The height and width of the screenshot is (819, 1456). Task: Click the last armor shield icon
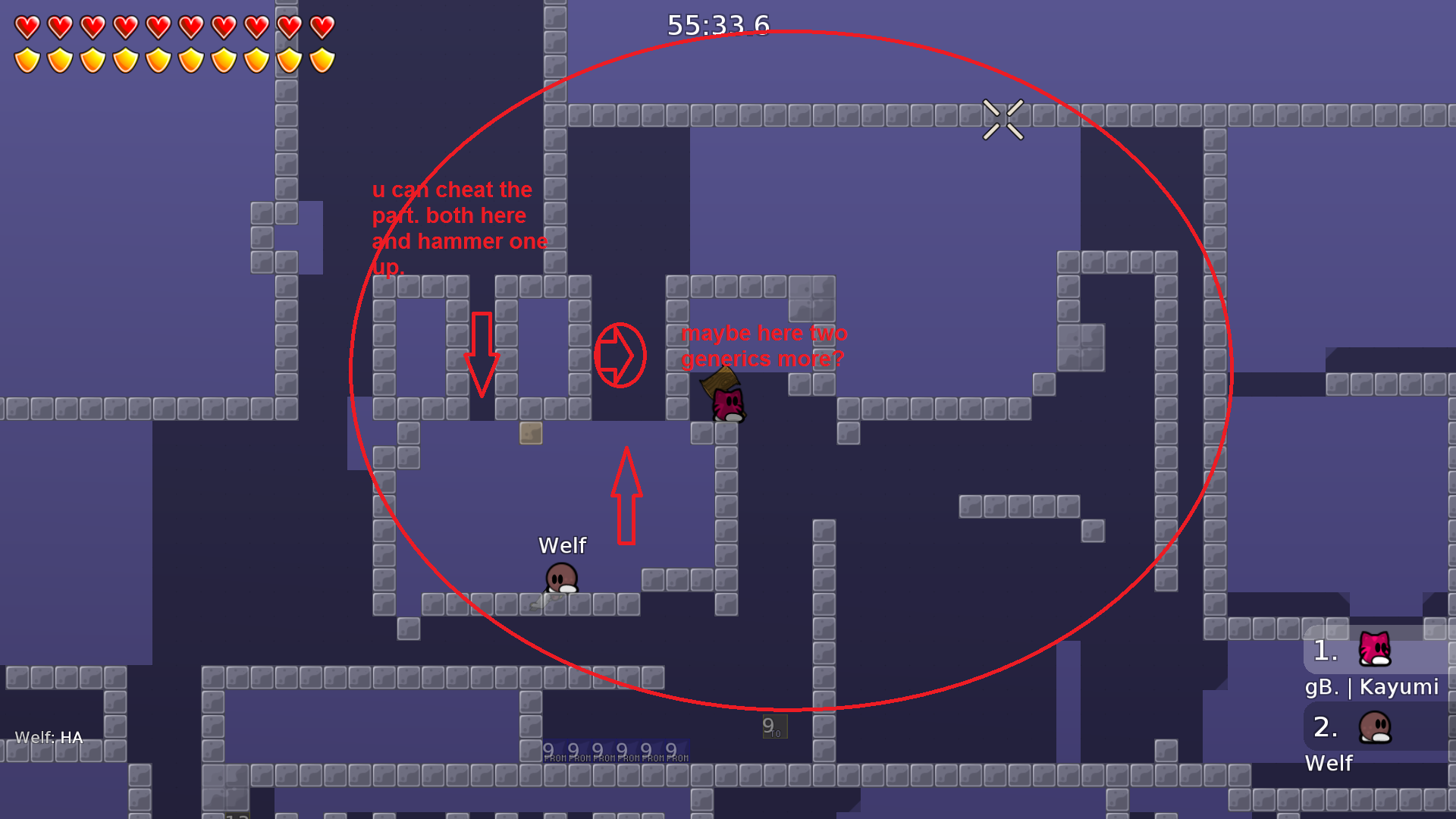pyautogui.click(x=322, y=61)
